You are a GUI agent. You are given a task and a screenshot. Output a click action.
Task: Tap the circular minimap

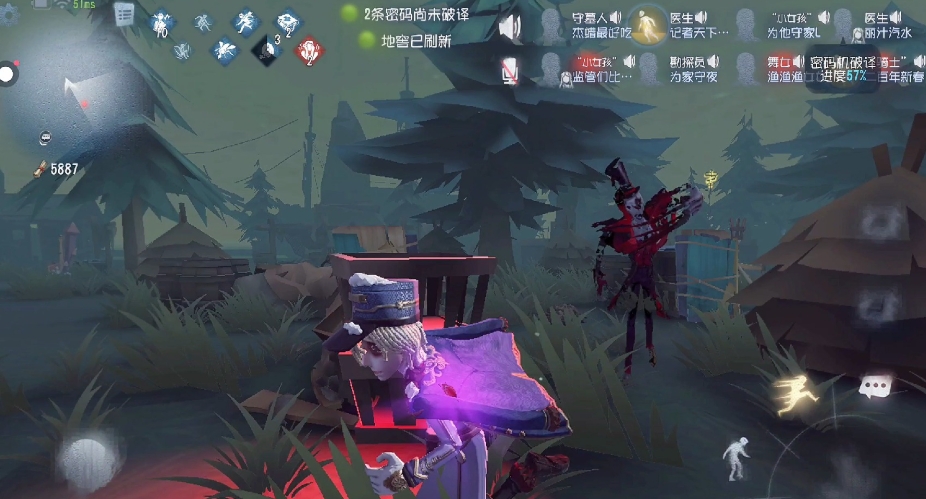click(72, 95)
